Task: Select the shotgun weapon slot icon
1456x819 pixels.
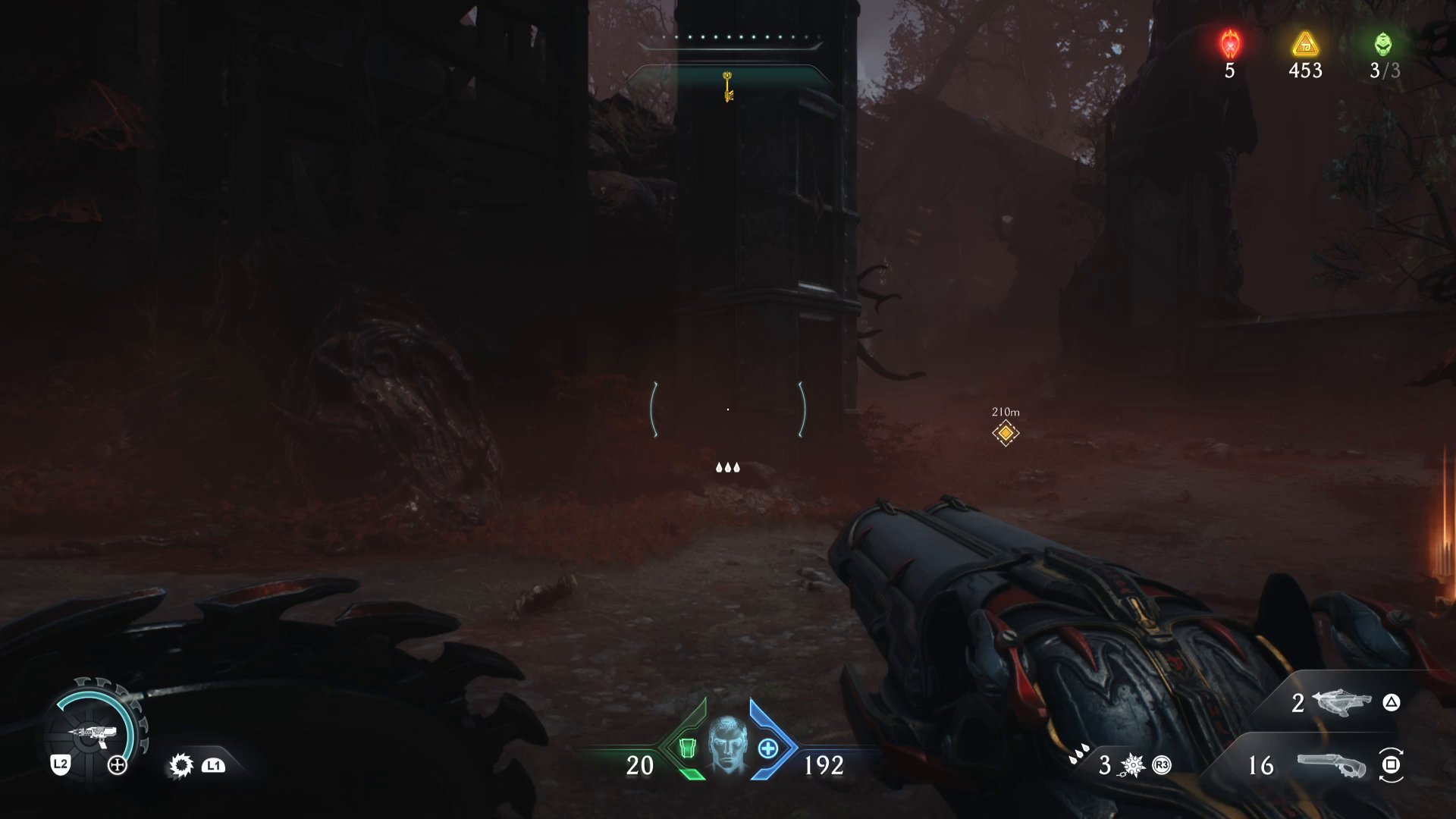Action: click(x=1332, y=765)
